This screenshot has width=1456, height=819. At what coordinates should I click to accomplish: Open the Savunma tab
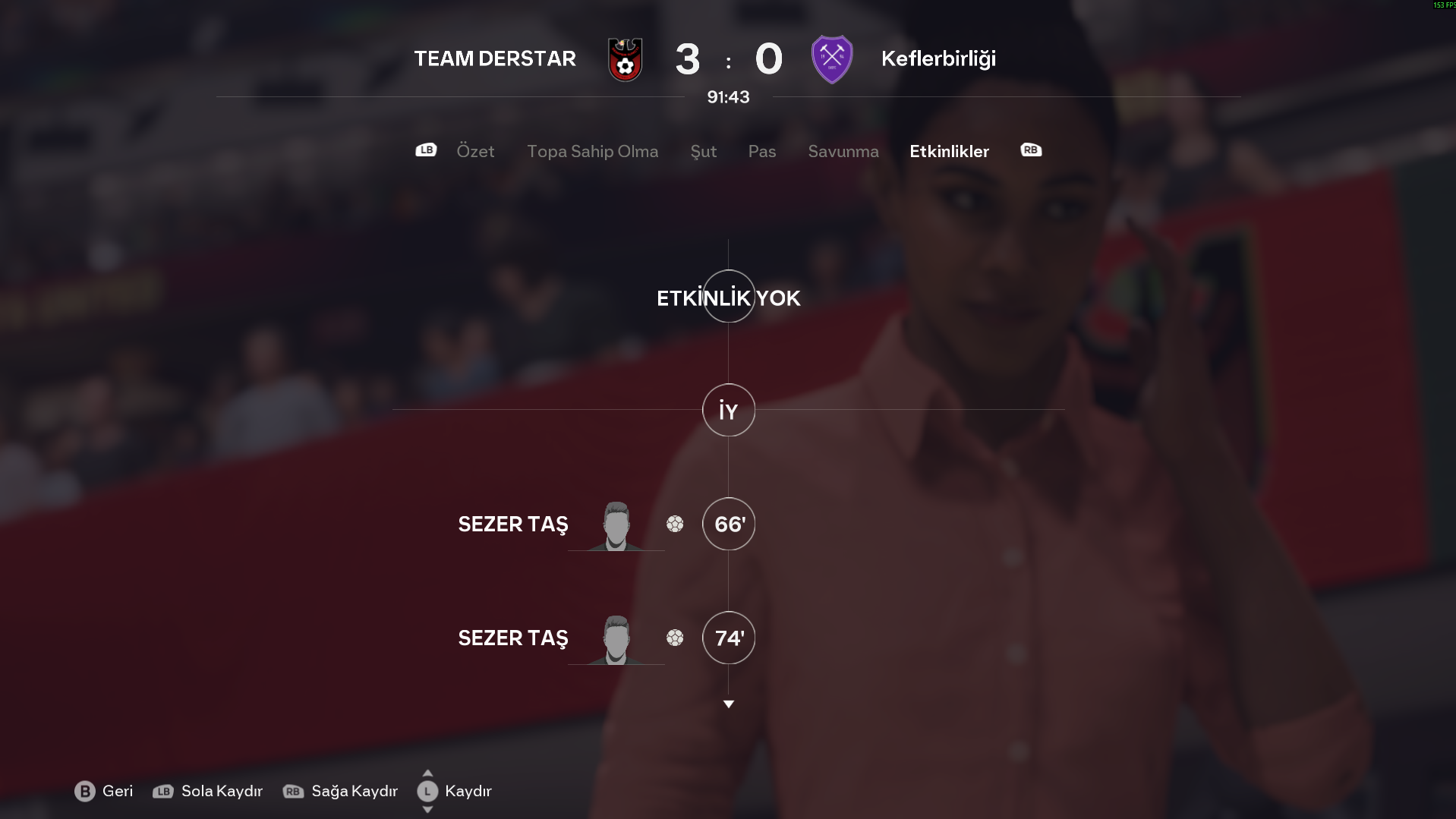point(843,151)
